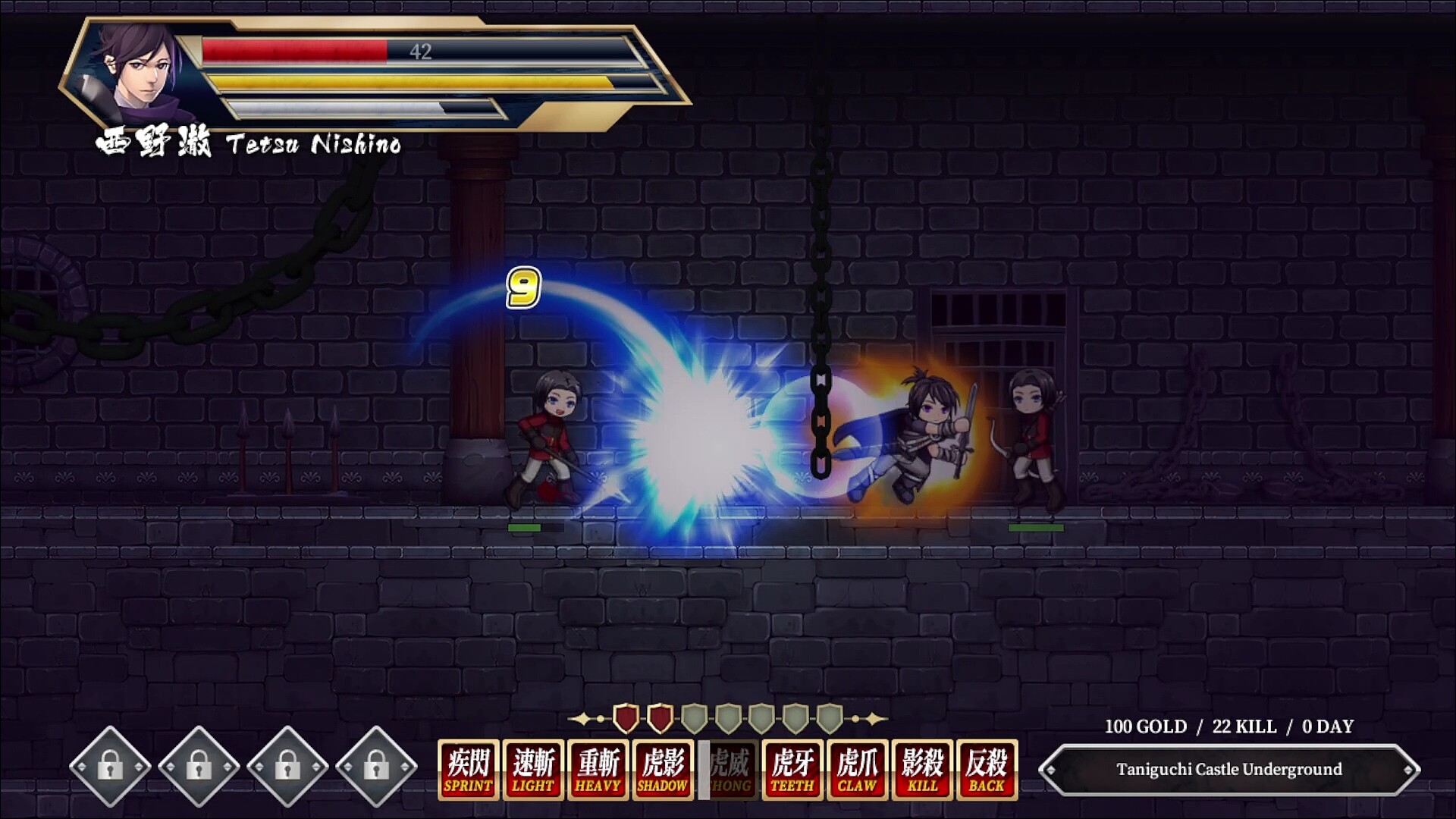The image size is (1456, 819).
Task: Trigger the KILL shadow-assassination skill
Action: coord(923,768)
